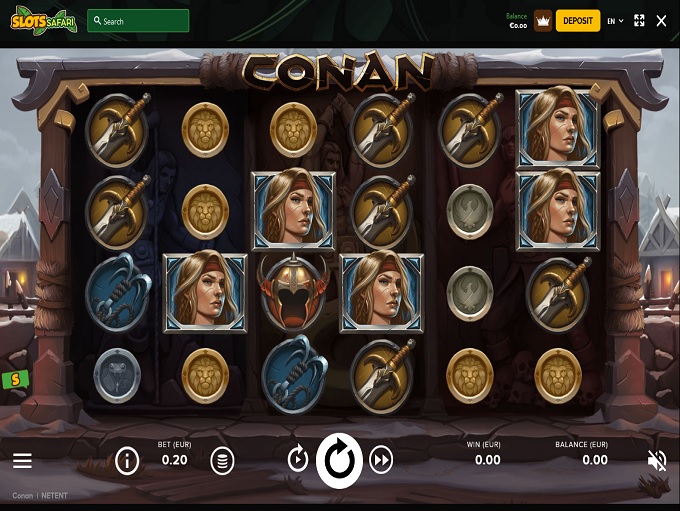Activate the fast-forward quick spin button
This screenshot has height=511, width=680.
[x=381, y=460]
